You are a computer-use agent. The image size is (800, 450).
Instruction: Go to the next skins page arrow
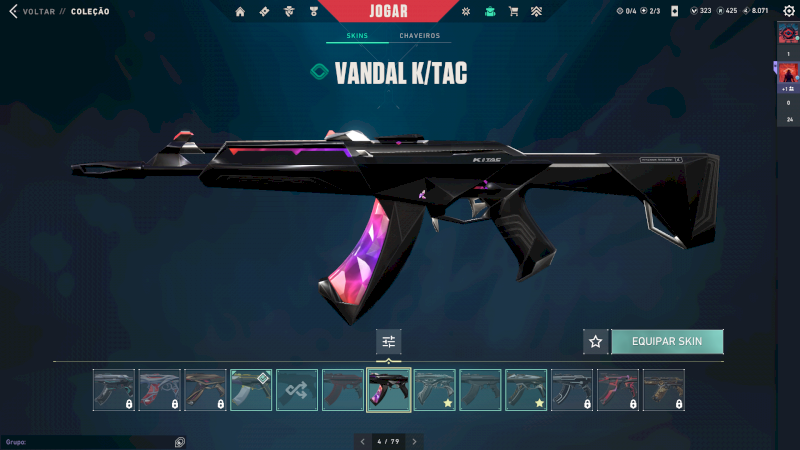414,441
